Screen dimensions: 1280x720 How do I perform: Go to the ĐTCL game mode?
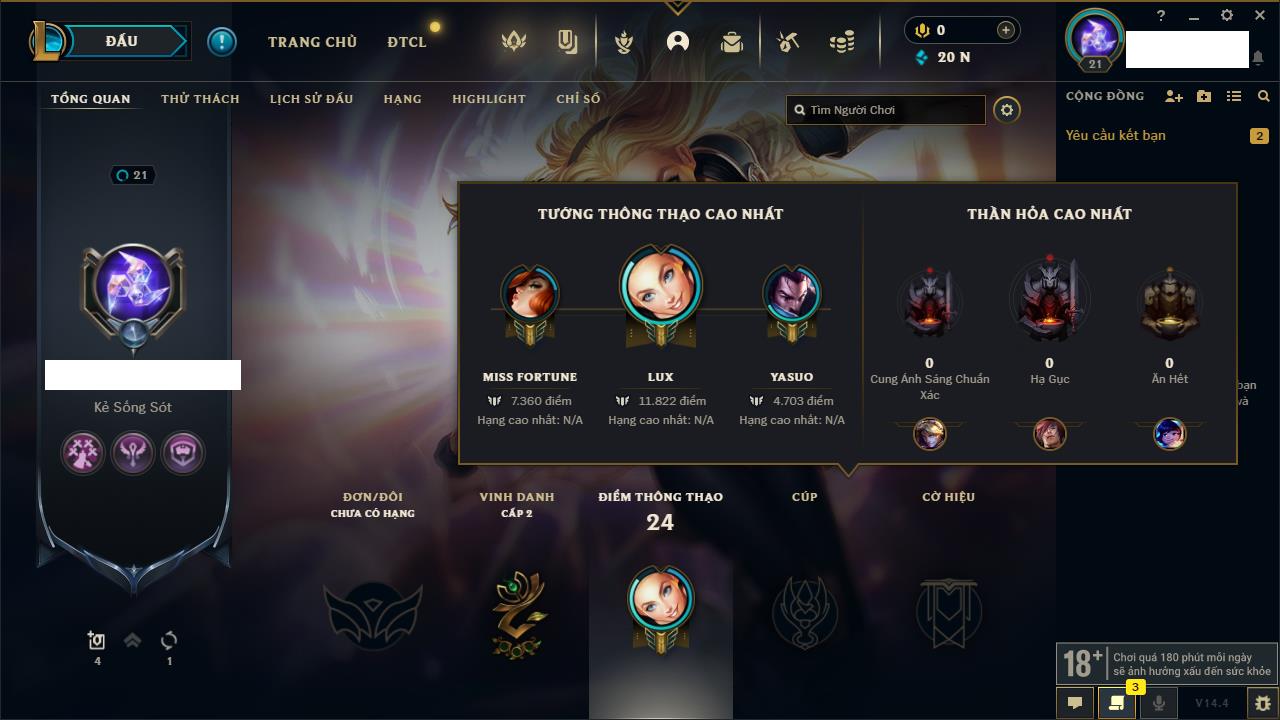(x=407, y=42)
